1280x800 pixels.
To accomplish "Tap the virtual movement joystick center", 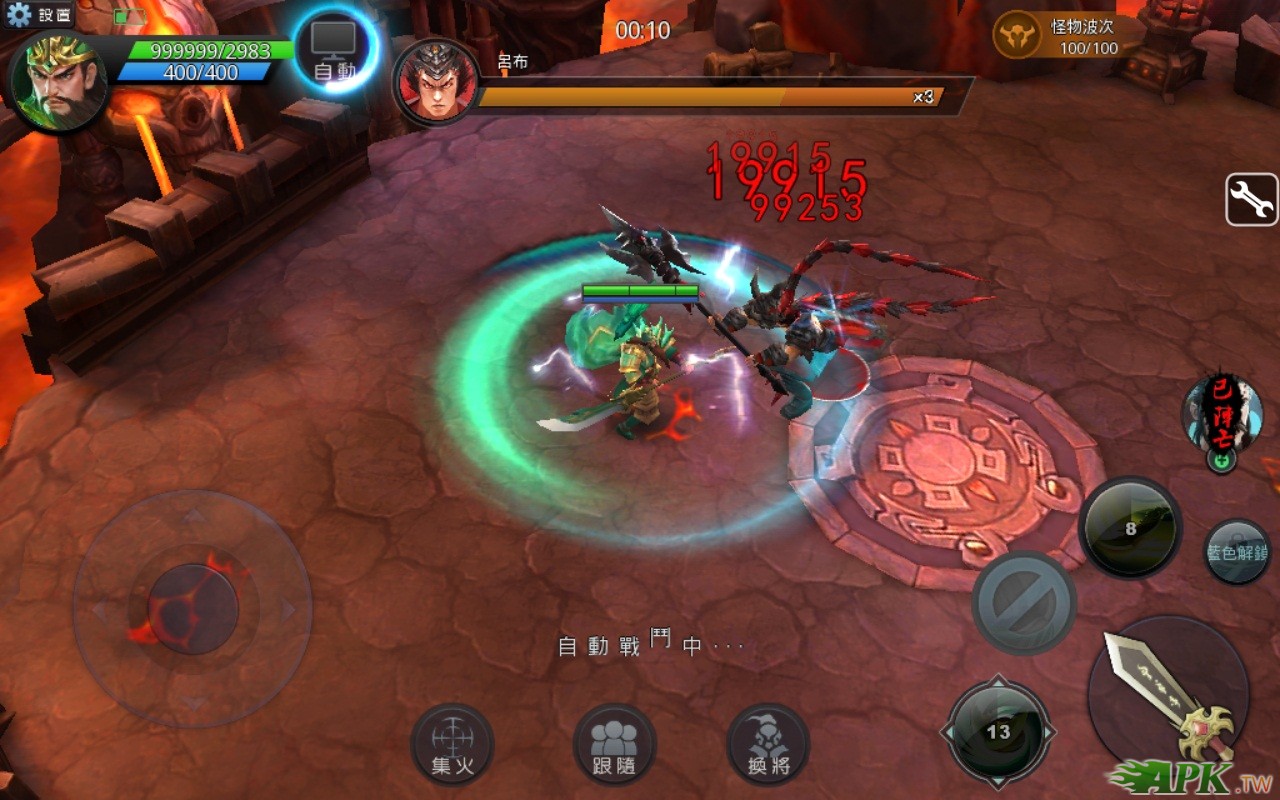I will coord(192,608).
